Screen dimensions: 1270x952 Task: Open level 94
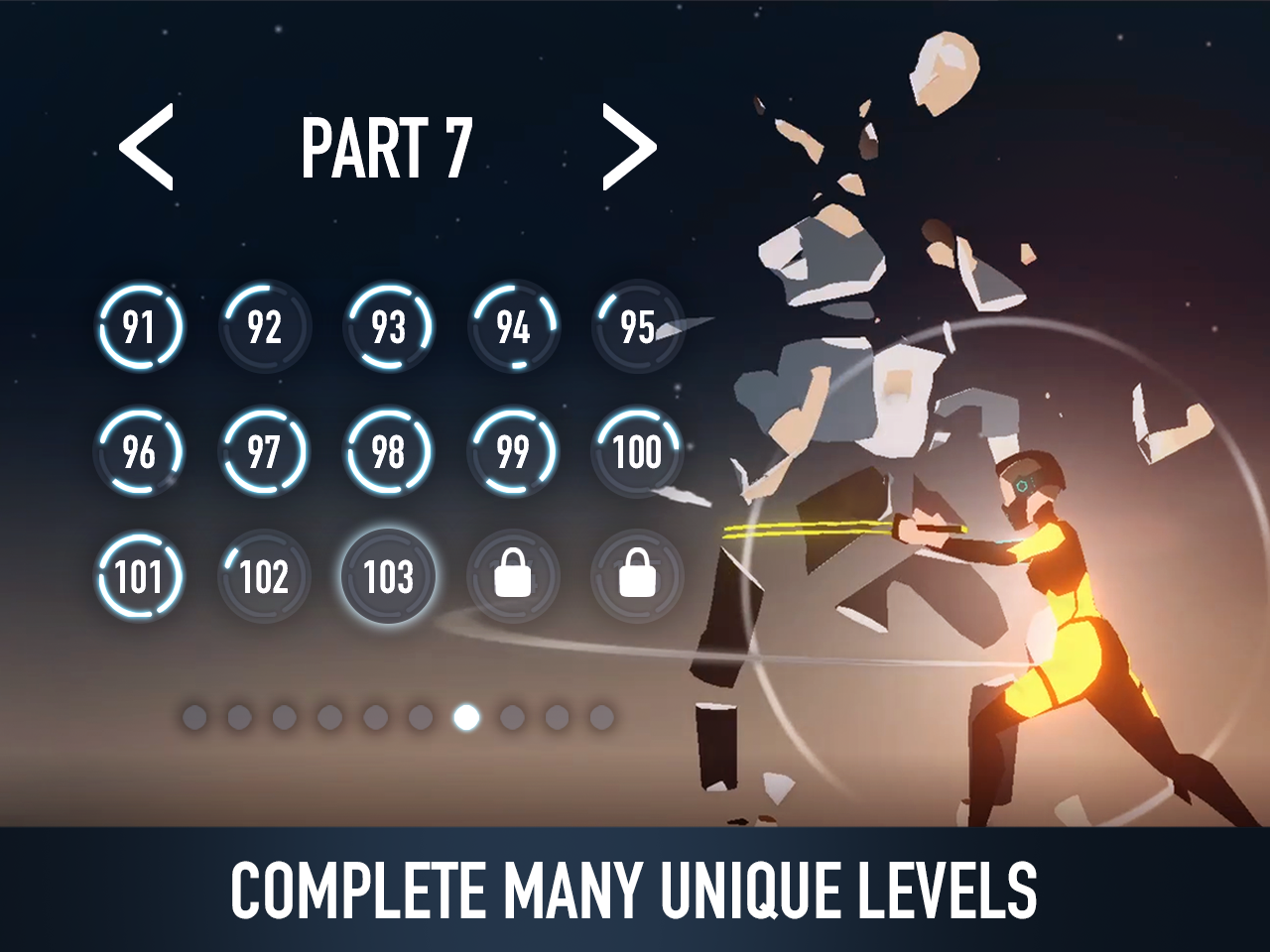pos(512,327)
